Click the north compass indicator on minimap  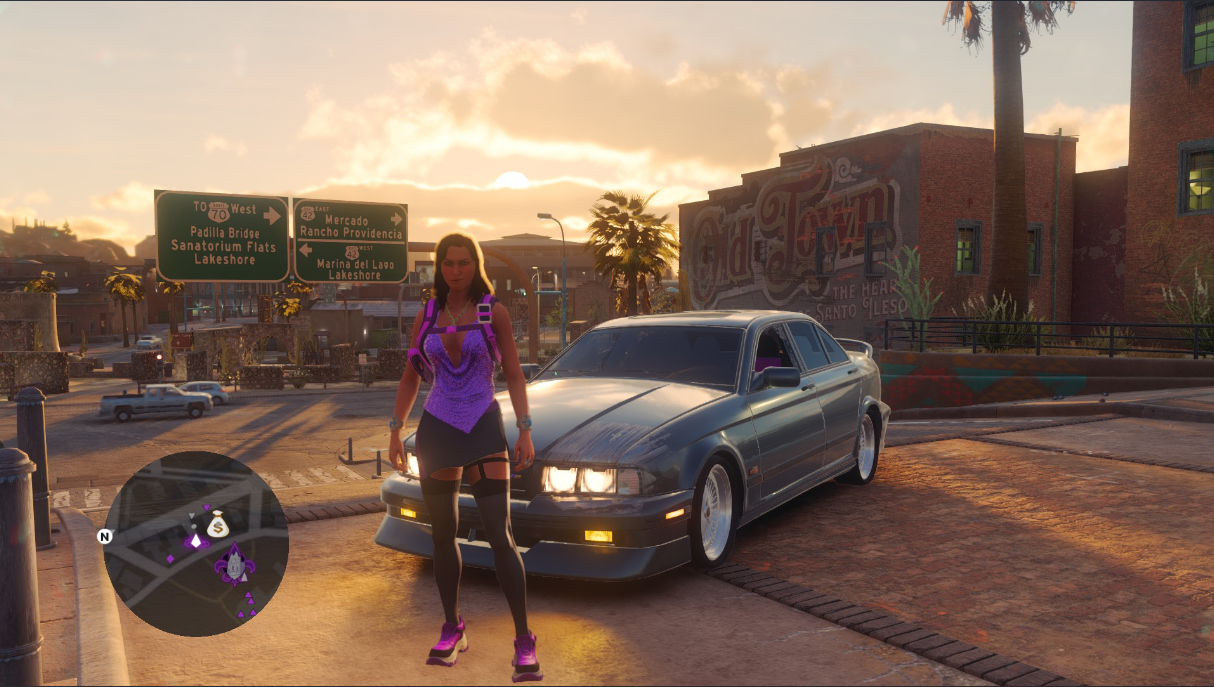coord(104,536)
